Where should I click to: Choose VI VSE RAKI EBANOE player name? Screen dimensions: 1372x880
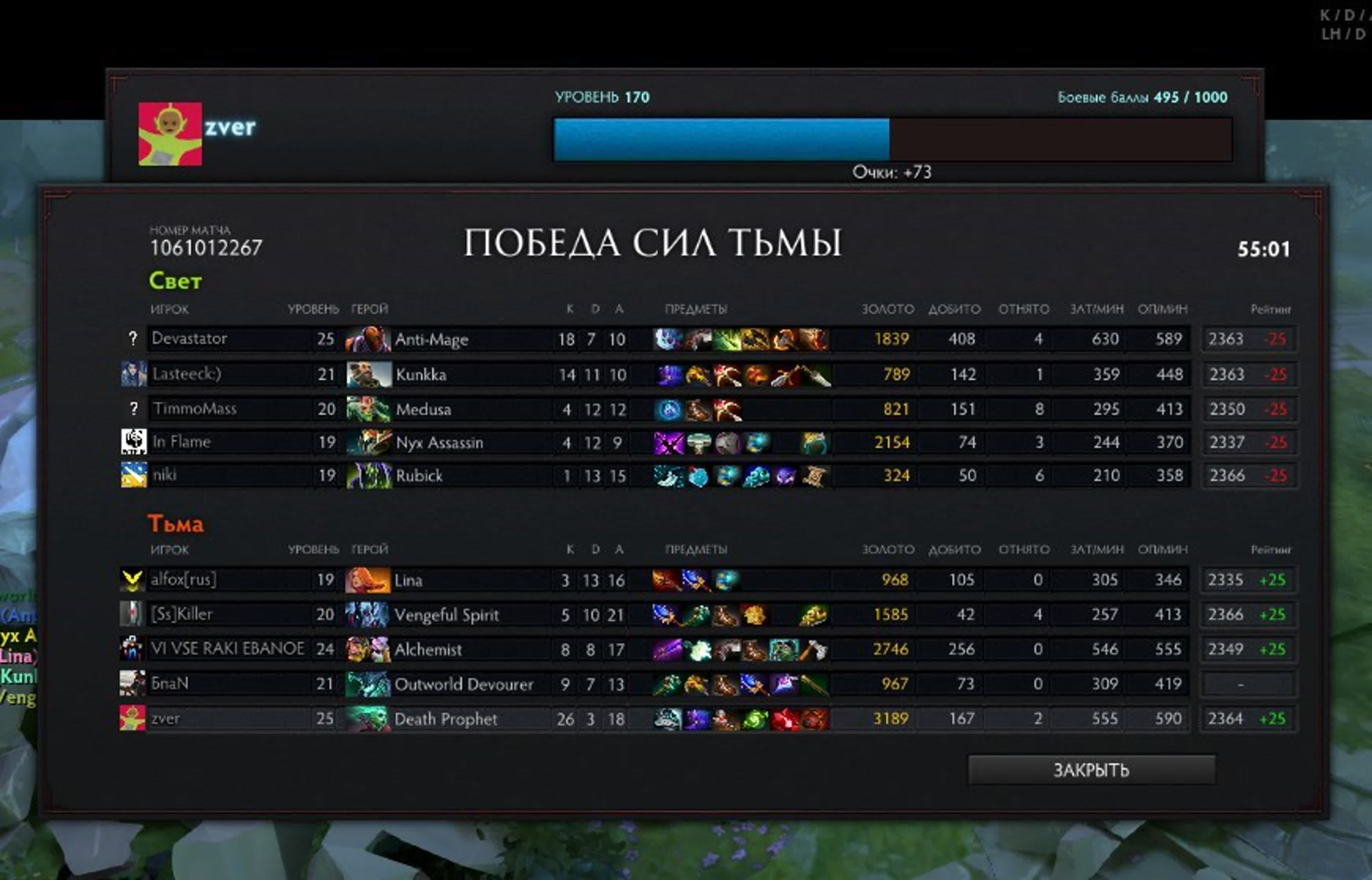(x=227, y=649)
